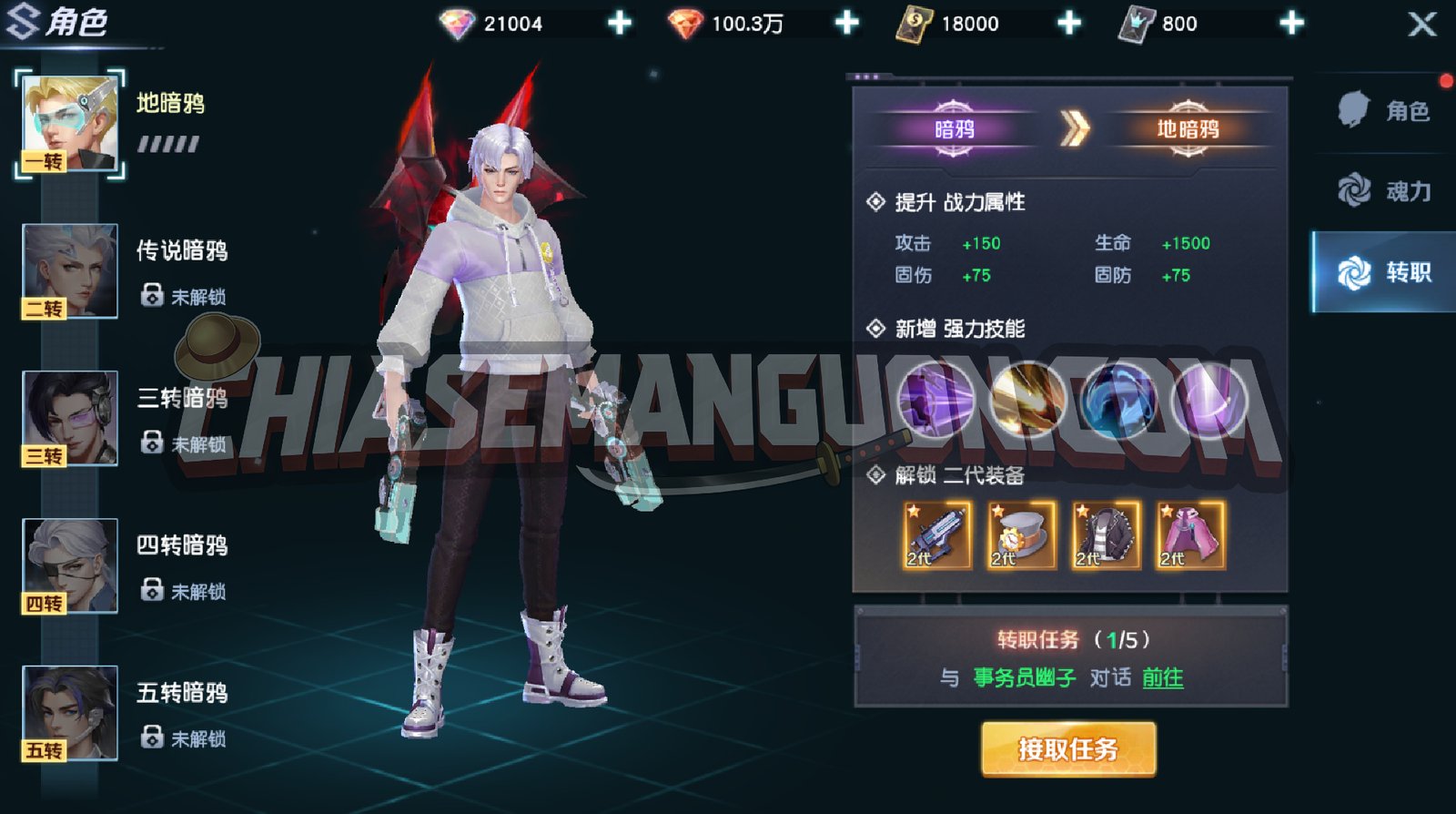
Task: Select the 一转 地暗鸦 portrait
Action: [70, 125]
